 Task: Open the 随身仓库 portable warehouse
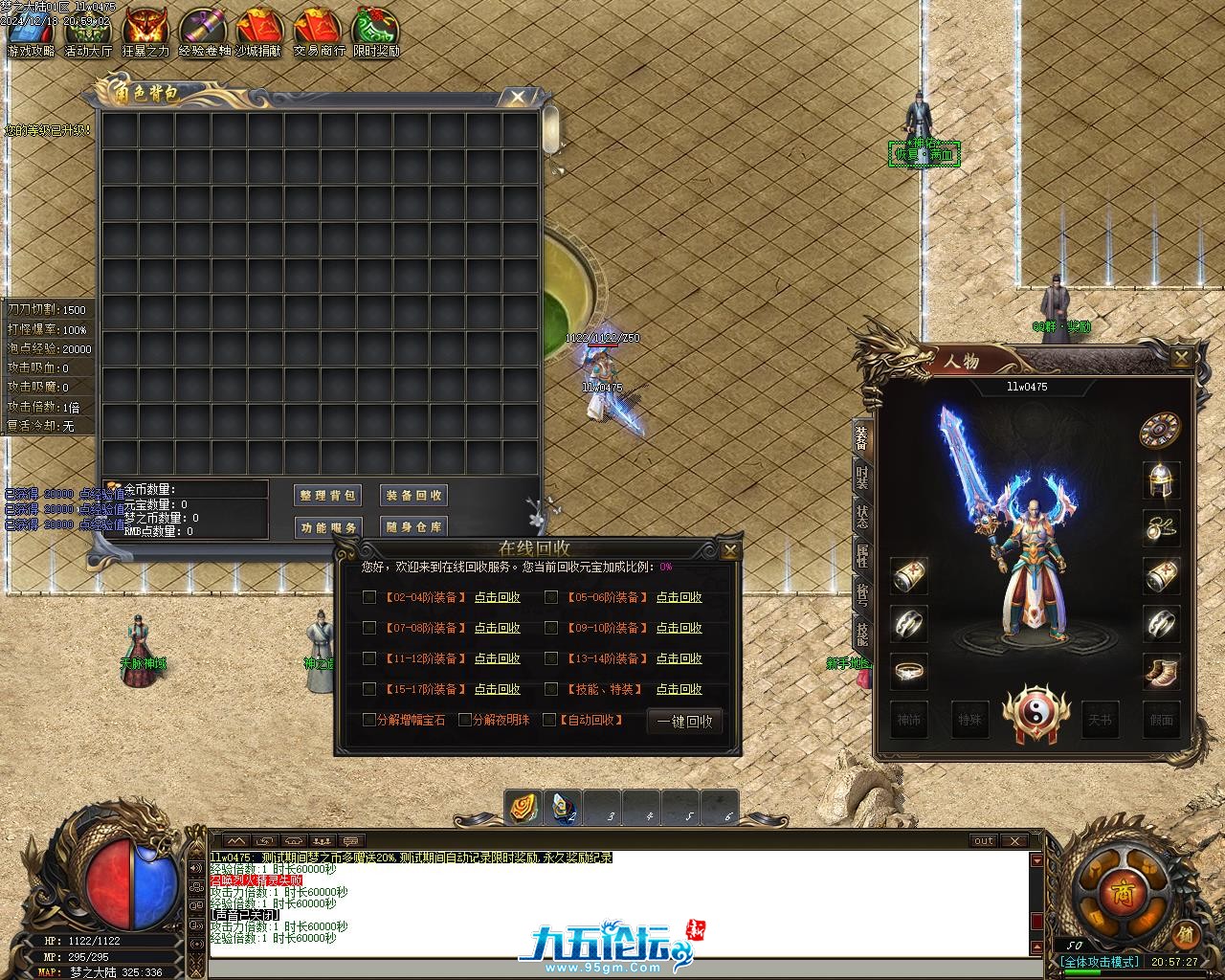click(x=413, y=527)
